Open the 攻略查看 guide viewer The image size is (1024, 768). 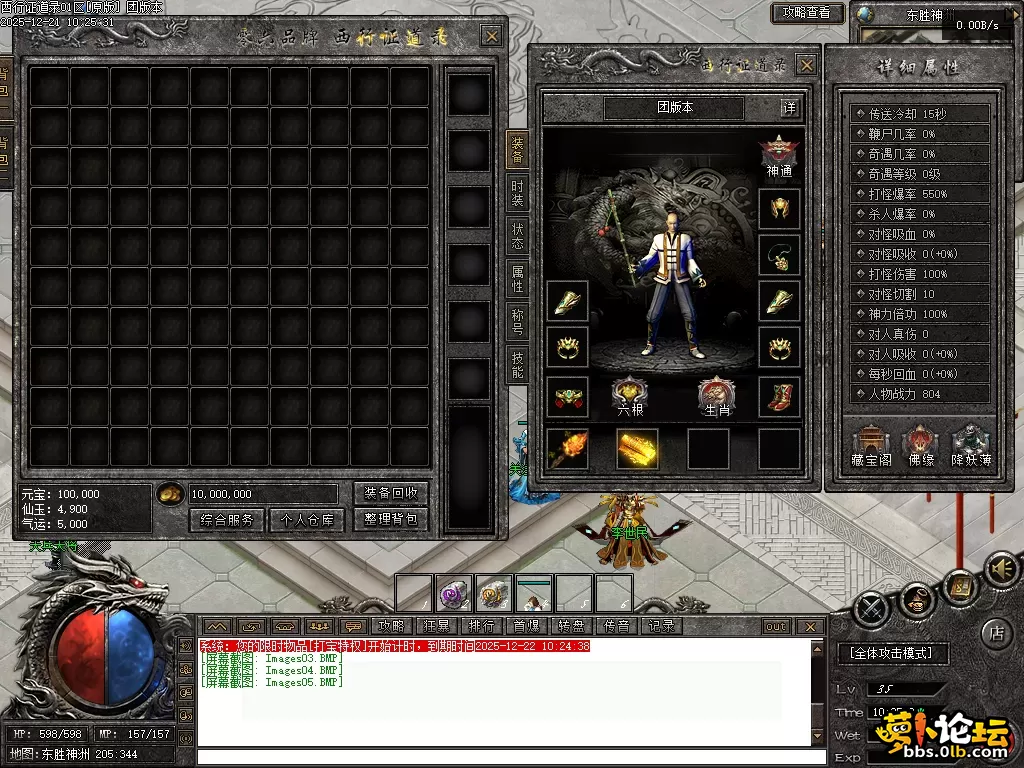click(807, 13)
